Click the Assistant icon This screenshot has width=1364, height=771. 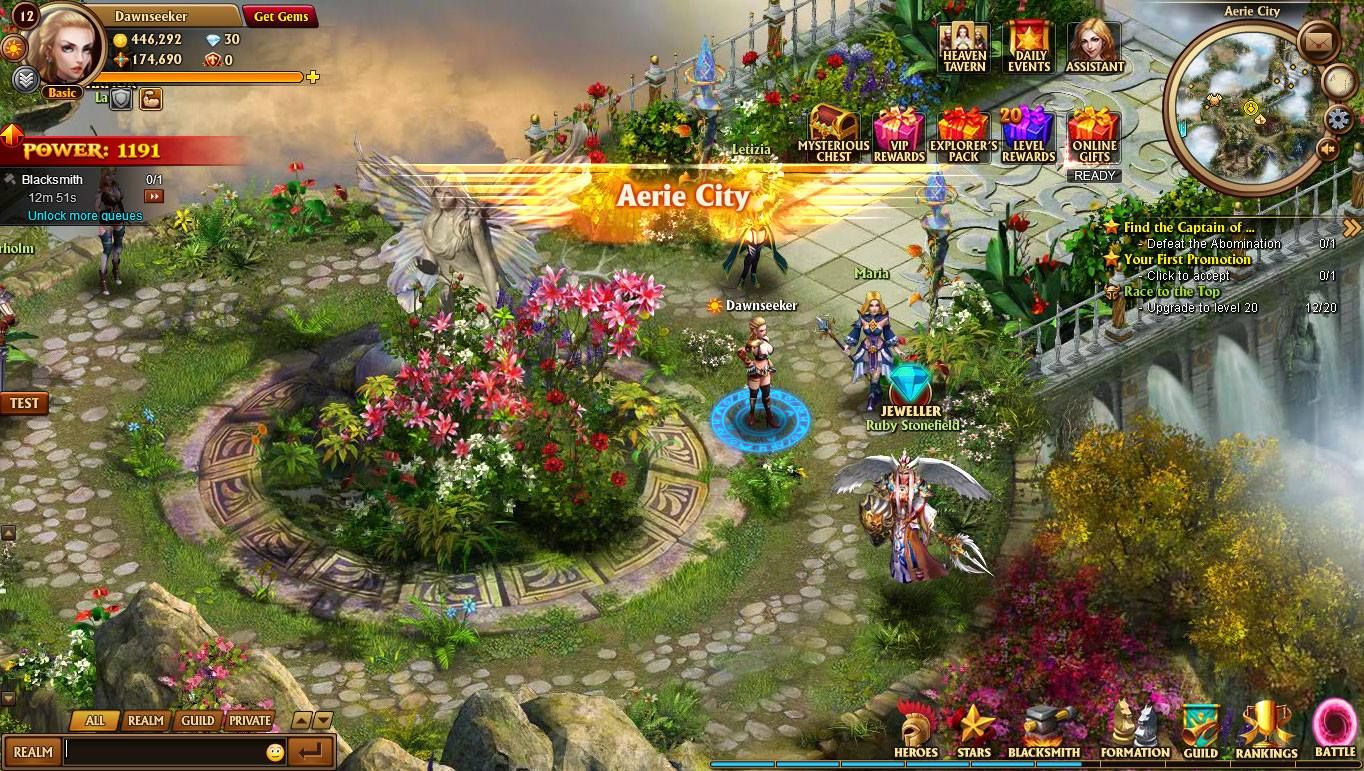pyautogui.click(x=1093, y=45)
